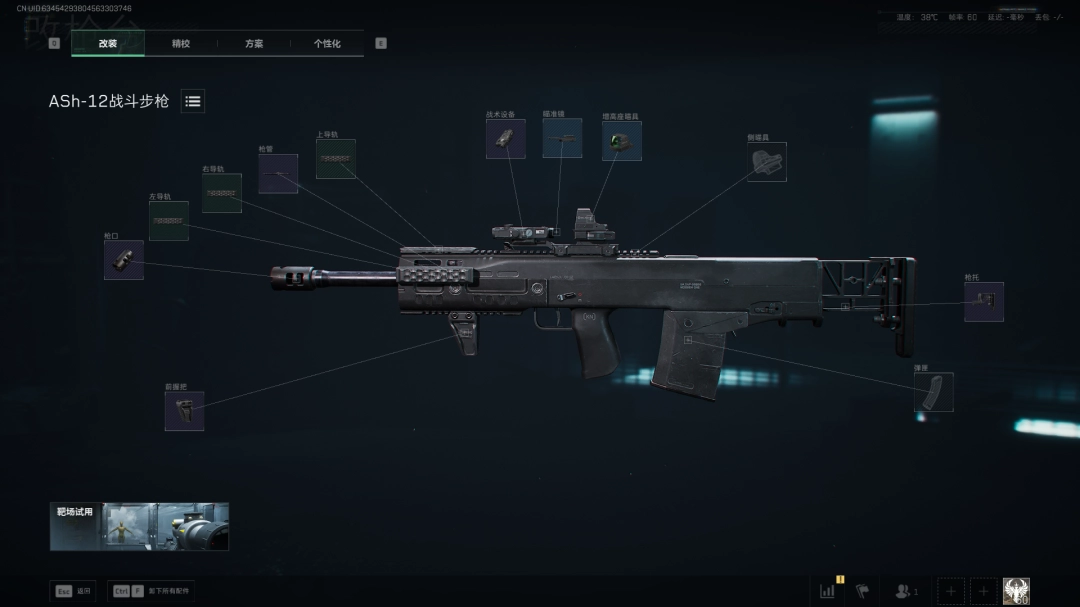Choose the 增高座瞄具 riser sight slot

[x=621, y=141]
